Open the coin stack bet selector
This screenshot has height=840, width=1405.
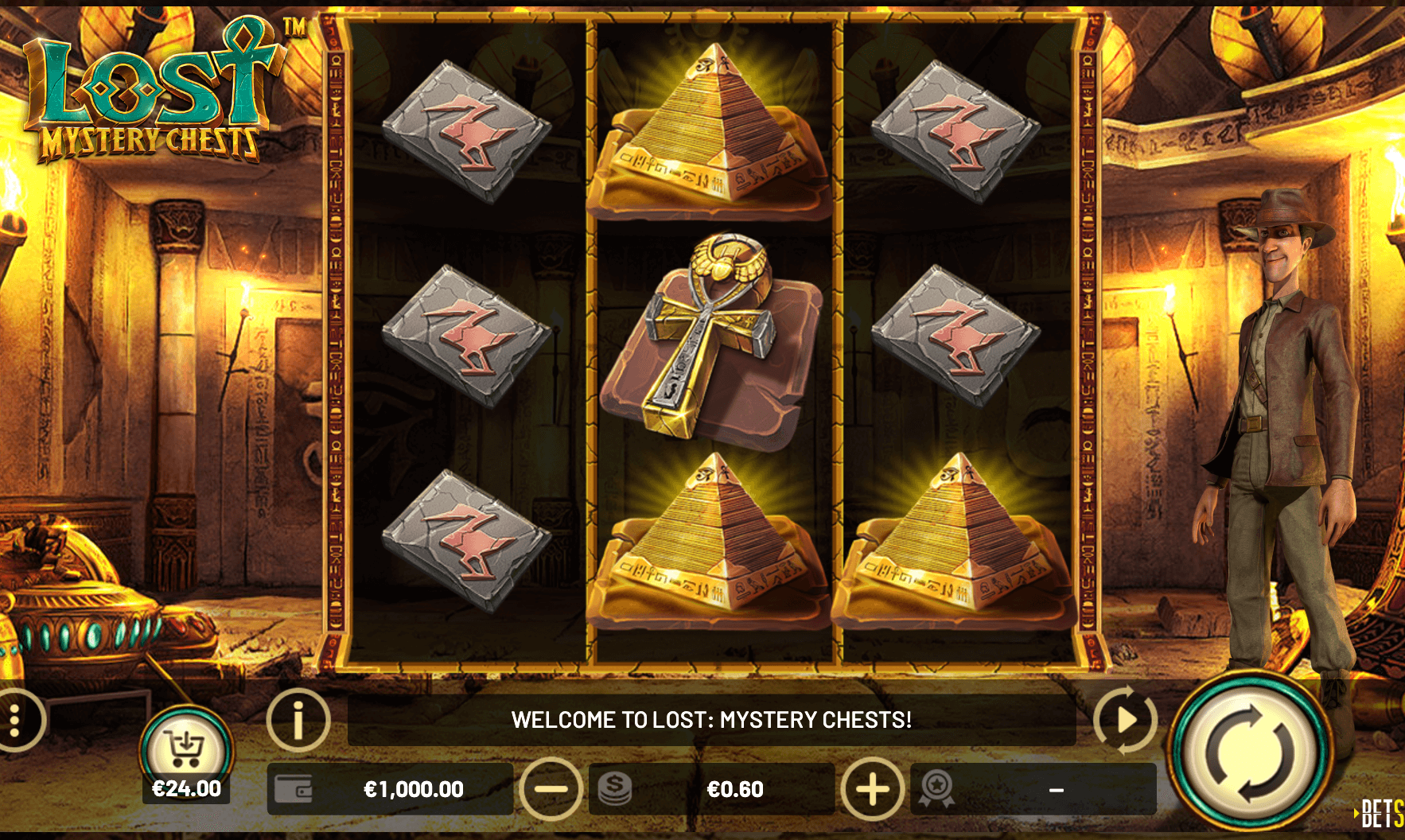(614, 789)
